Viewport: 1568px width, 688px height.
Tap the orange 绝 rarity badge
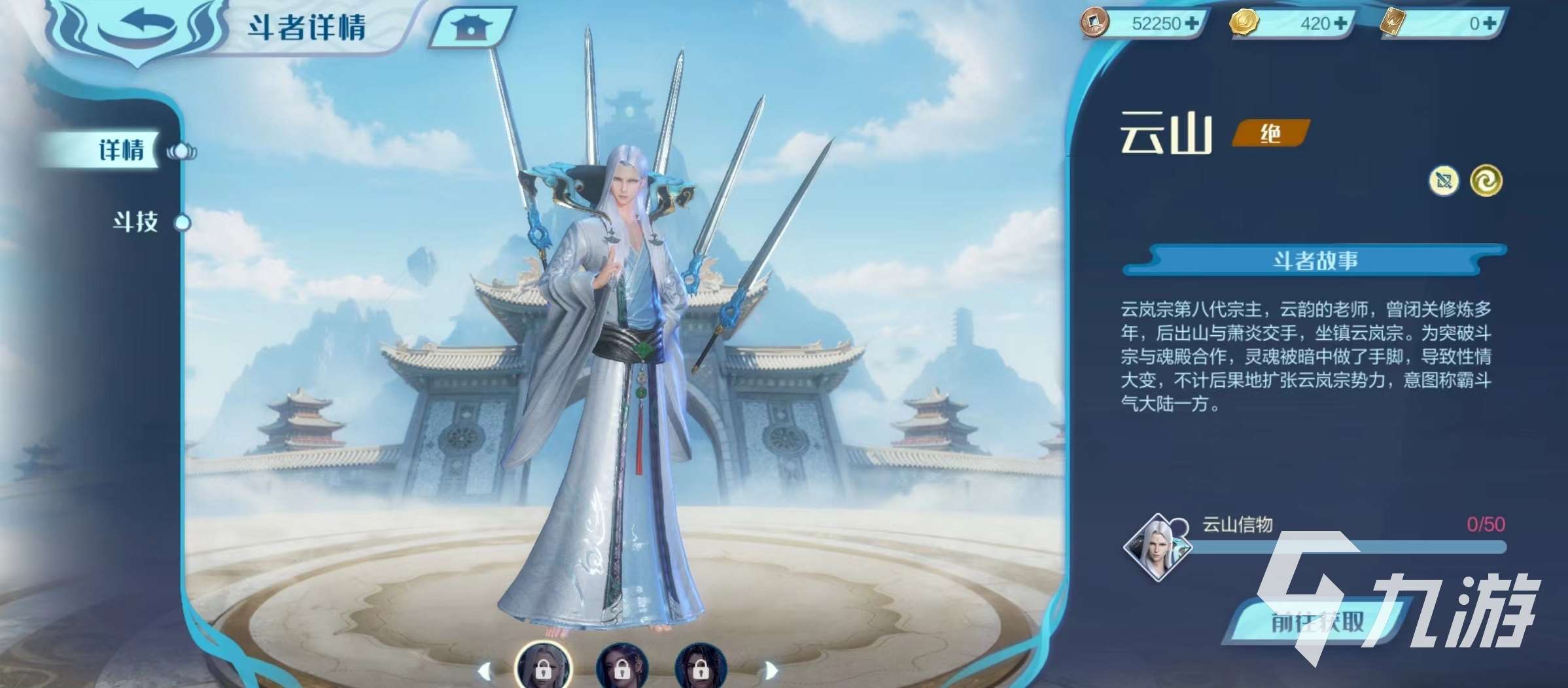point(1270,134)
